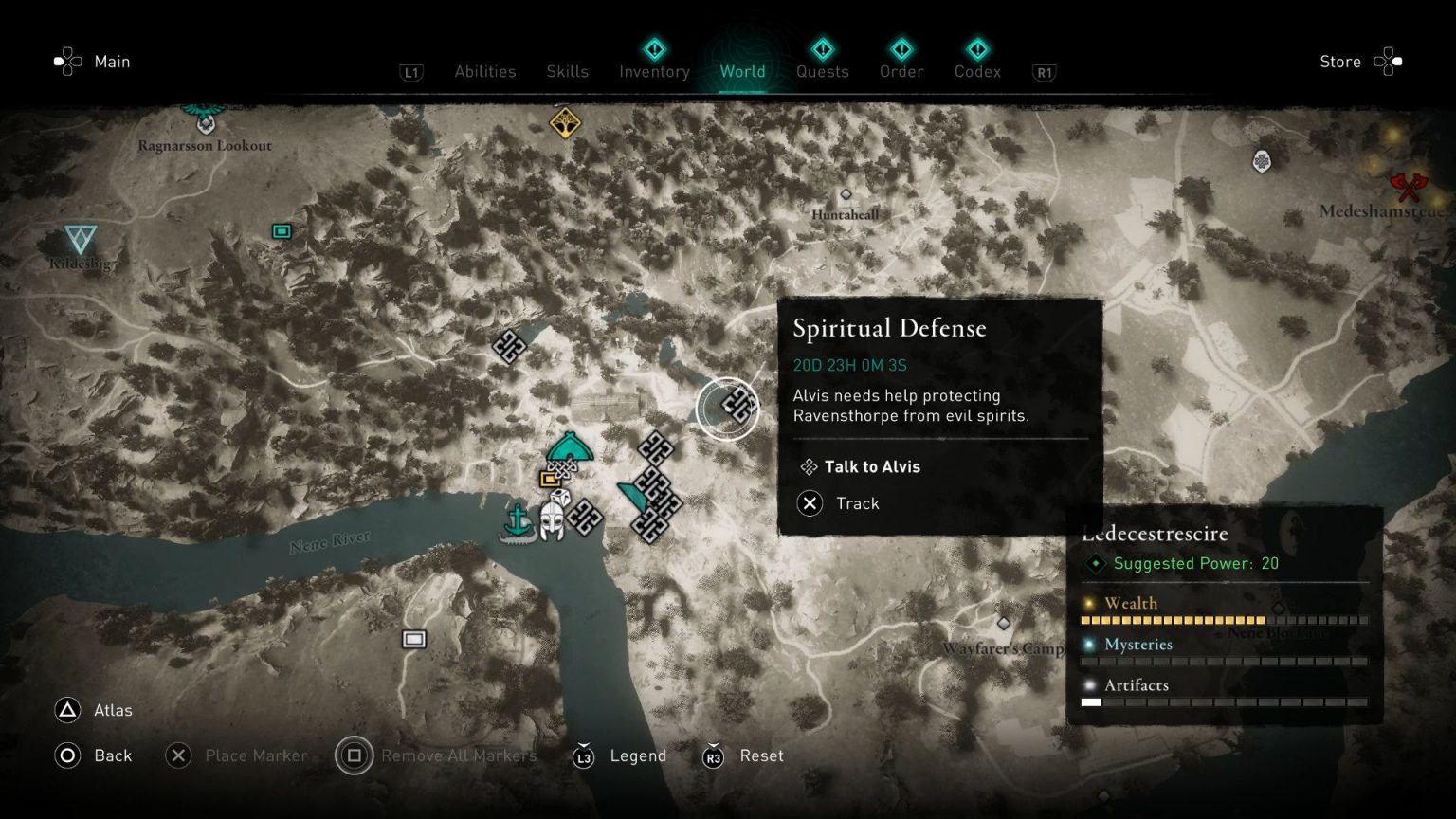Click the Wealth progress bar for Ledecestrescire
This screenshot has width=1456, height=819.
[x=1223, y=619]
